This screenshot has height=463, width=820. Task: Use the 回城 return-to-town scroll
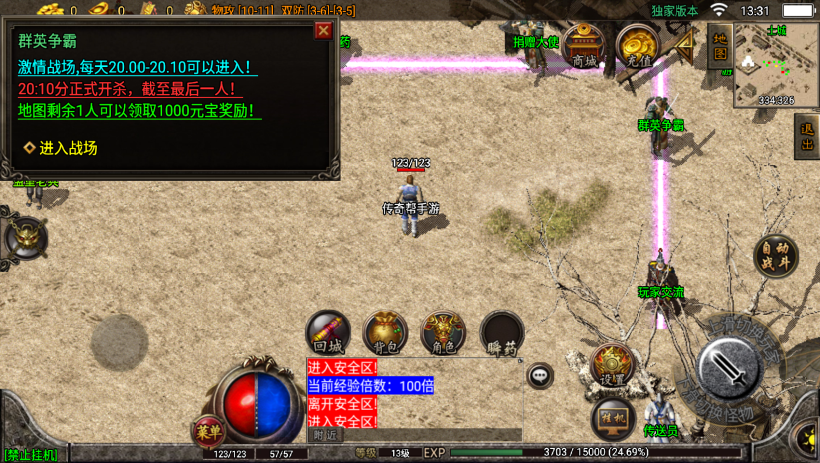pos(328,334)
